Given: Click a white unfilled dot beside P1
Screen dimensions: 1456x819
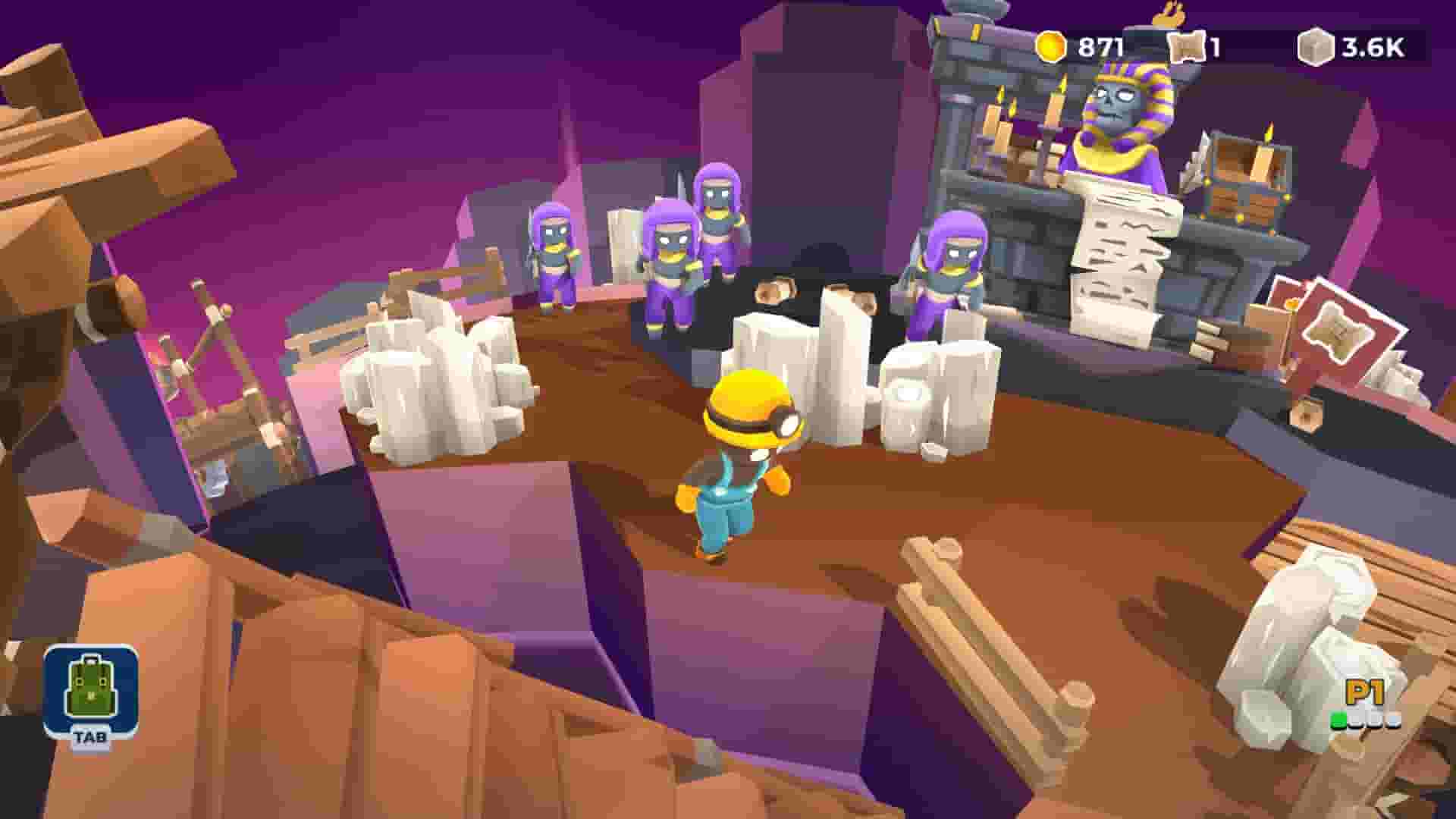Looking at the screenshot, I should point(1357,720).
